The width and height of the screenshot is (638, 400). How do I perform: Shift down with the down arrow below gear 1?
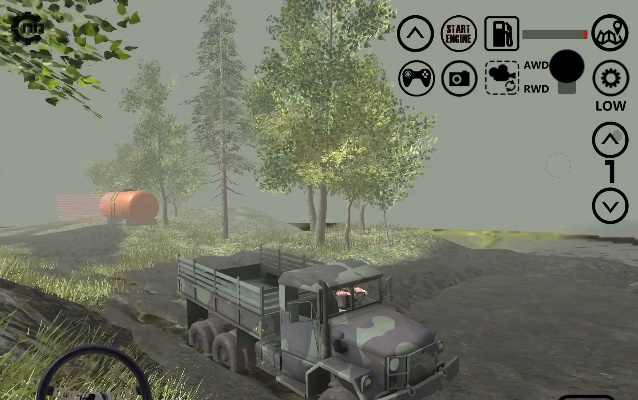(x=610, y=206)
